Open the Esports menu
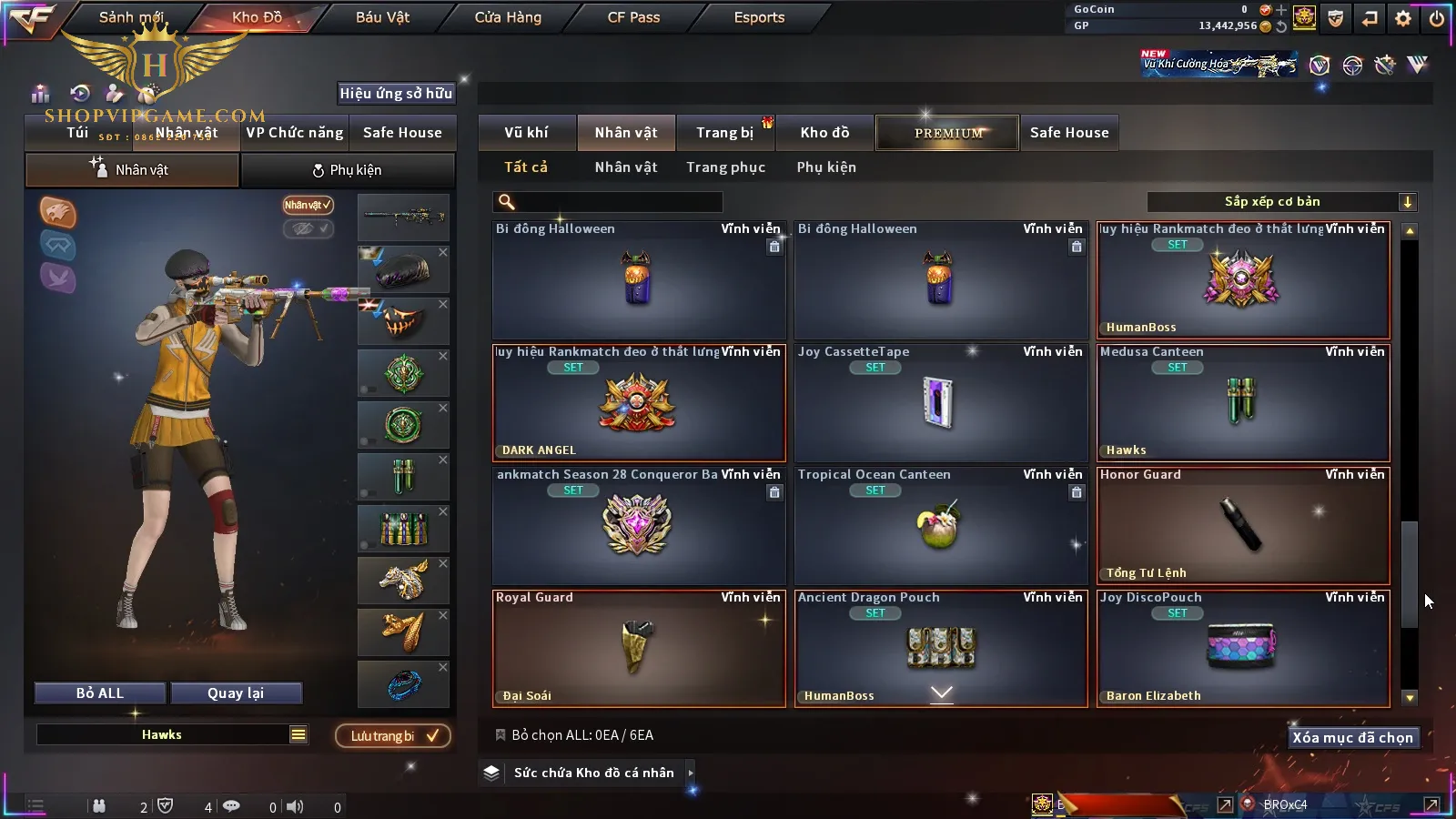 tap(759, 17)
